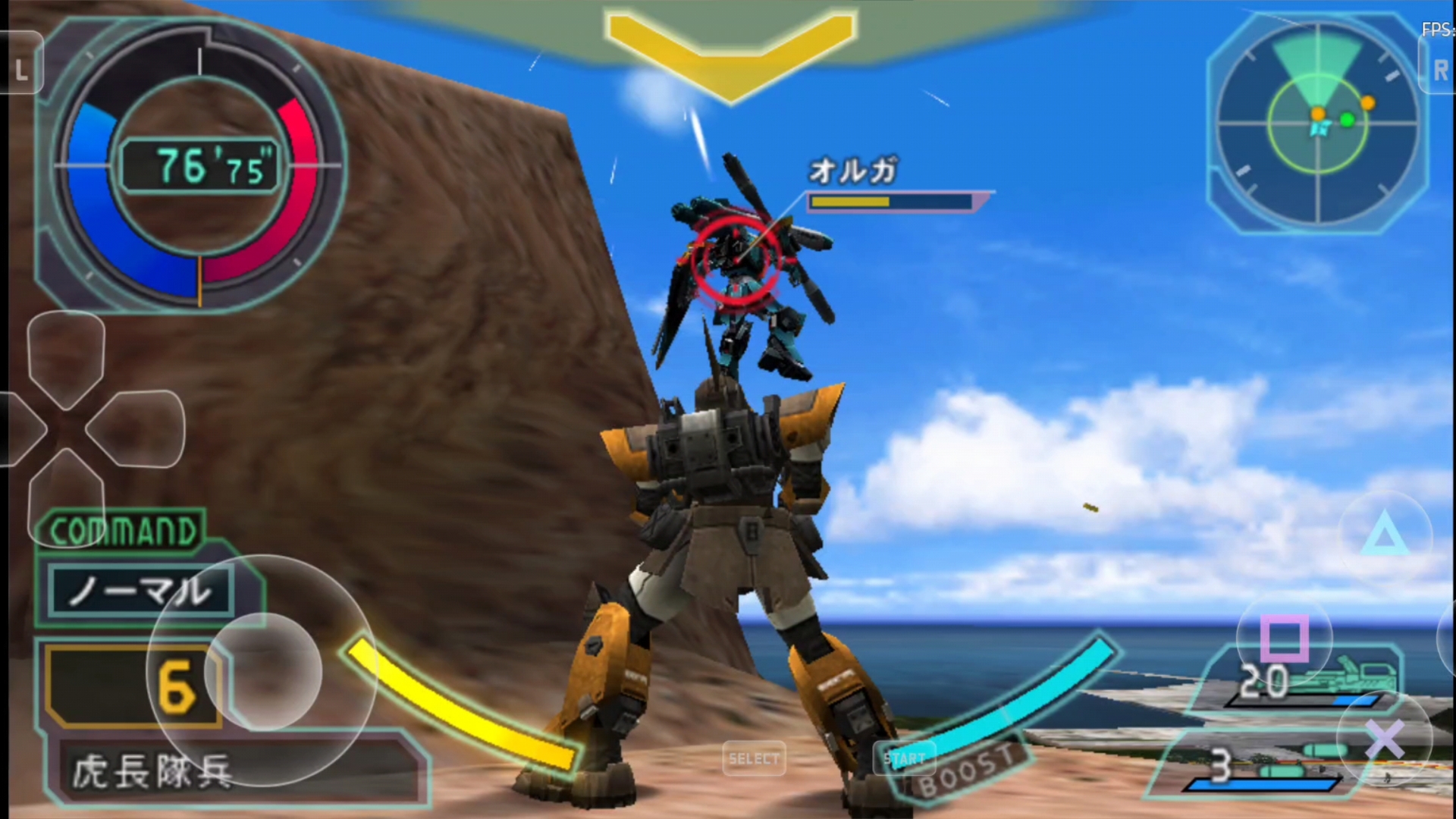The image size is (1456, 819).
Task: Tap the R shoulder button overlay
Action: (x=1439, y=70)
